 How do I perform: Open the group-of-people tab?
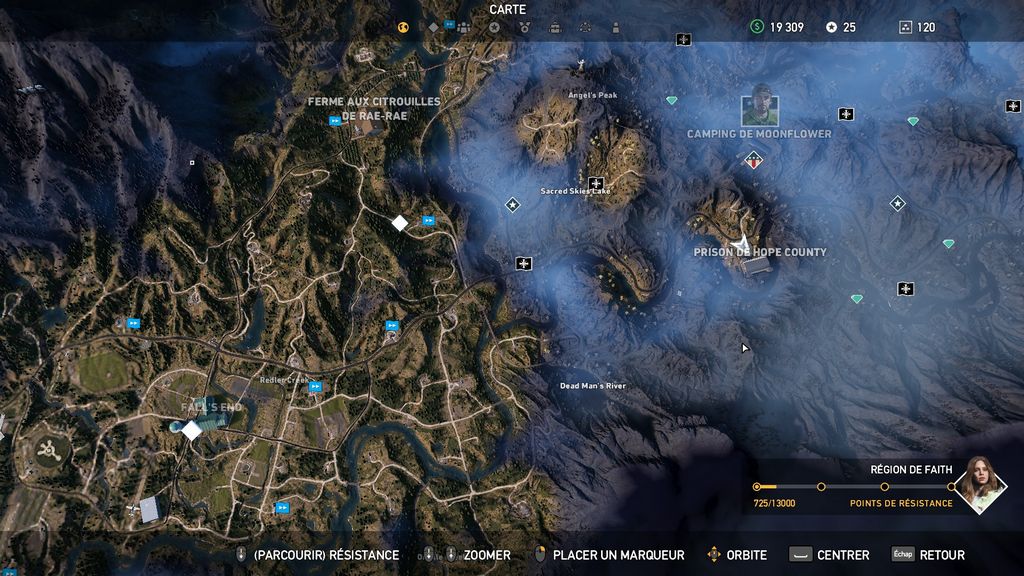(463, 27)
